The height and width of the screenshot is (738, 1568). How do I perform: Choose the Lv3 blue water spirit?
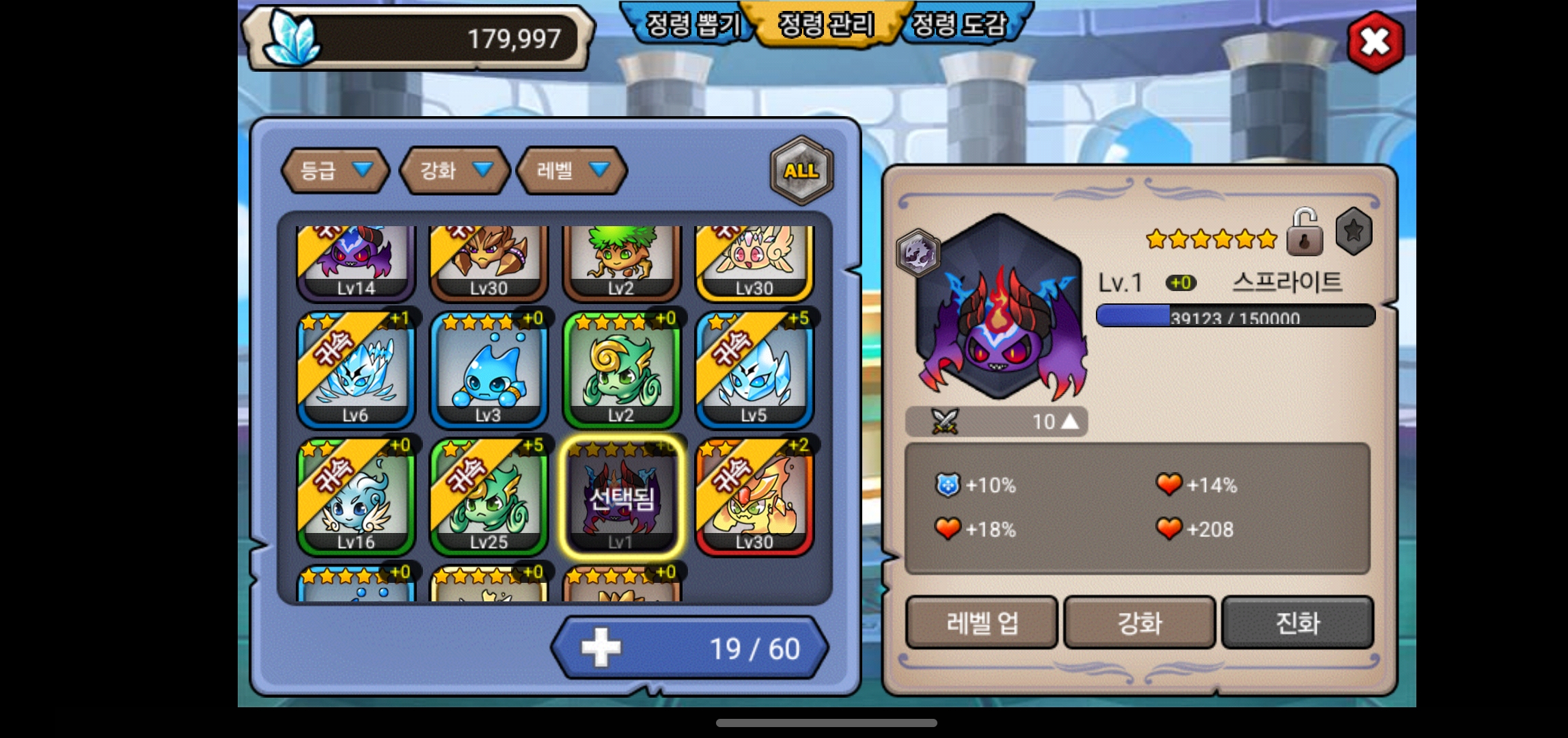click(489, 370)
